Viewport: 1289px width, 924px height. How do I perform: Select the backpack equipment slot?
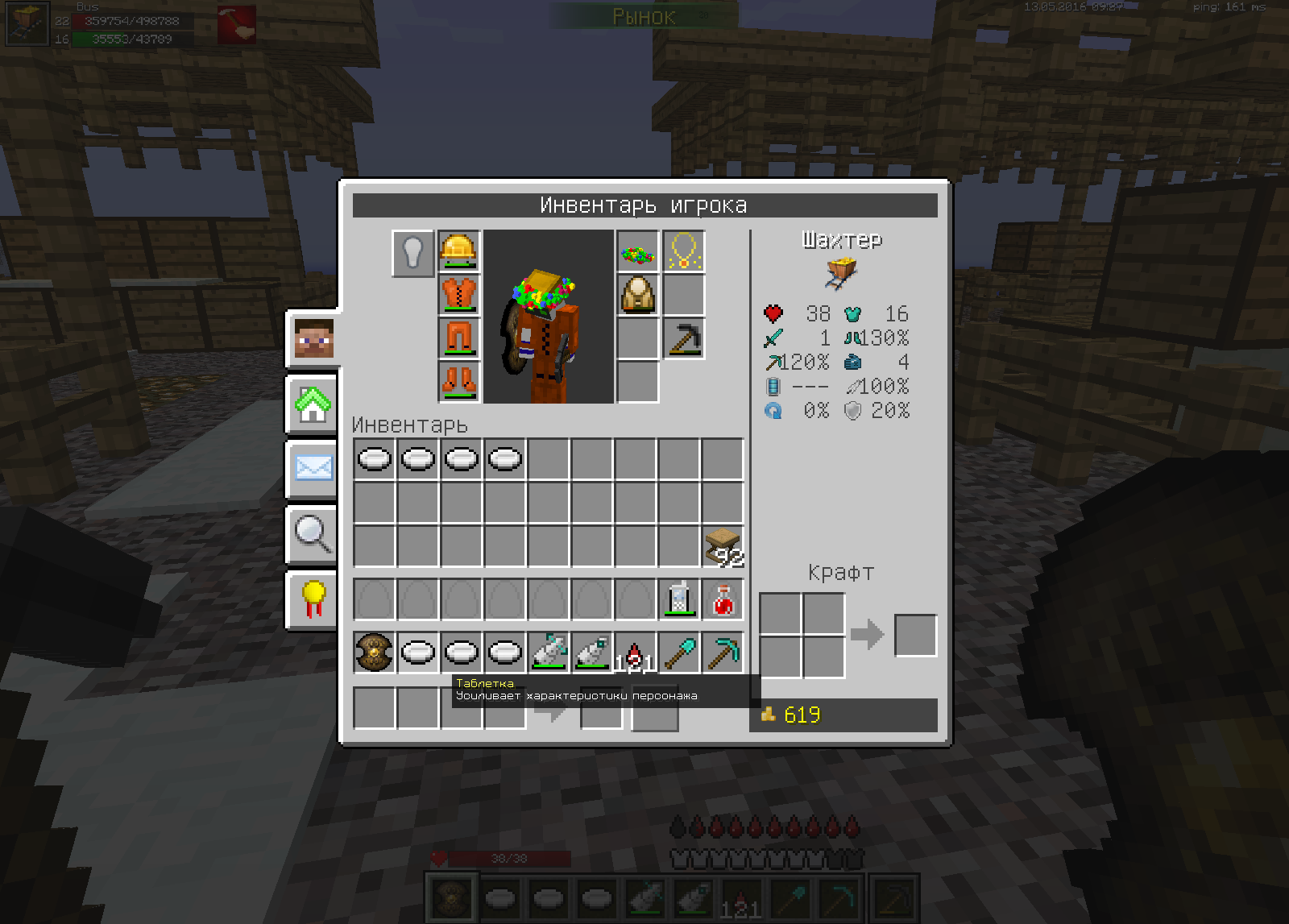click(638, 296)
